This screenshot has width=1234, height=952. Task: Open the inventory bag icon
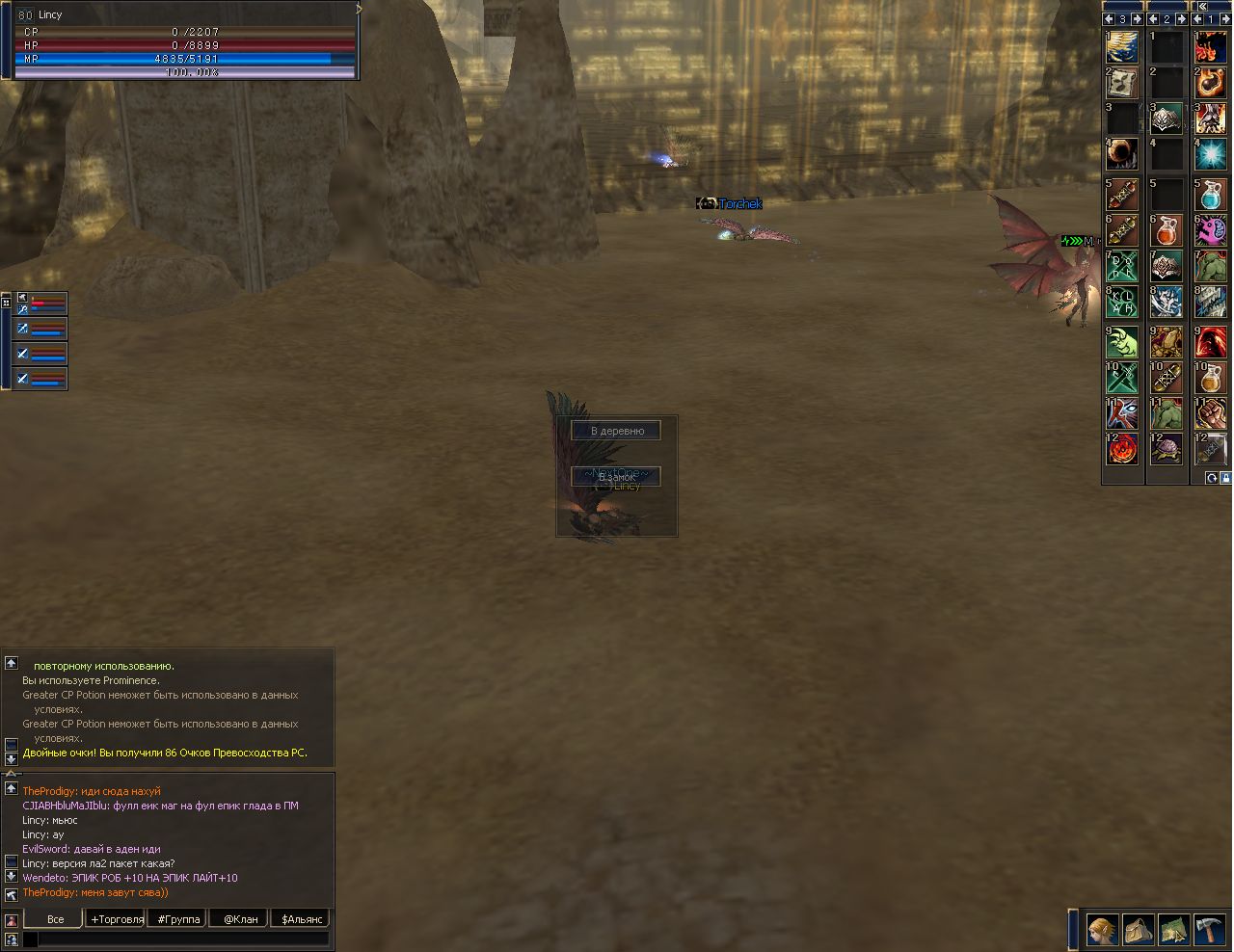(1139, 929)
